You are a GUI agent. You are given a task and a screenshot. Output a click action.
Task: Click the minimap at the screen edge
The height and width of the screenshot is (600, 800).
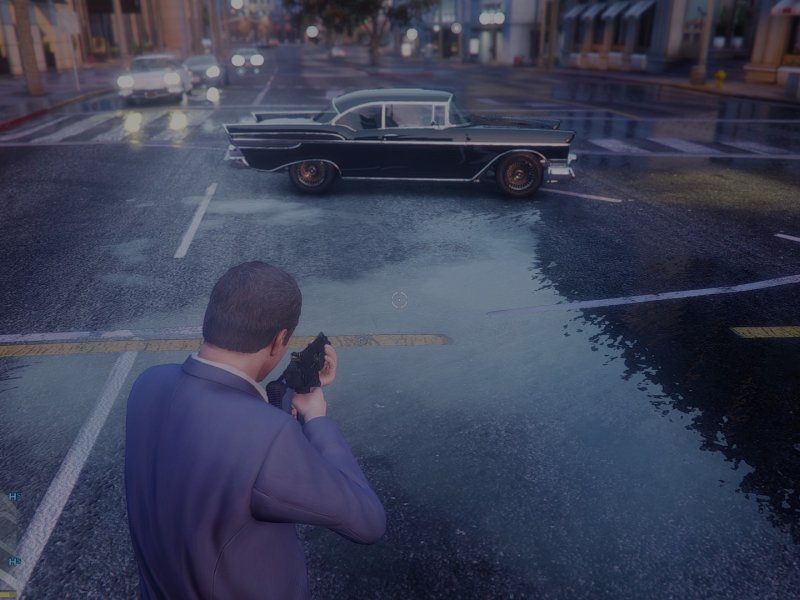coord(8,540)
